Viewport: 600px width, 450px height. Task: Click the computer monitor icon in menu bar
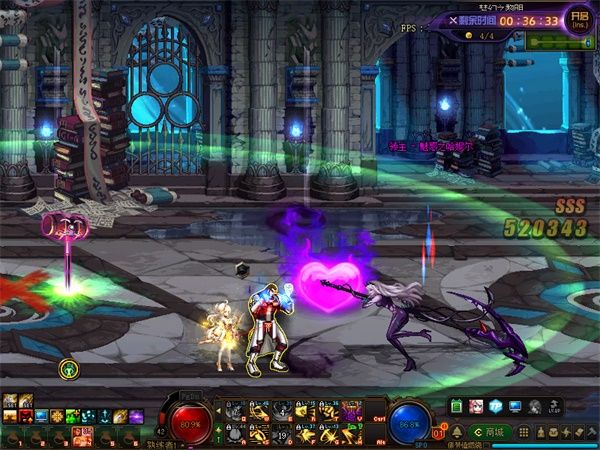pos(514,407)
